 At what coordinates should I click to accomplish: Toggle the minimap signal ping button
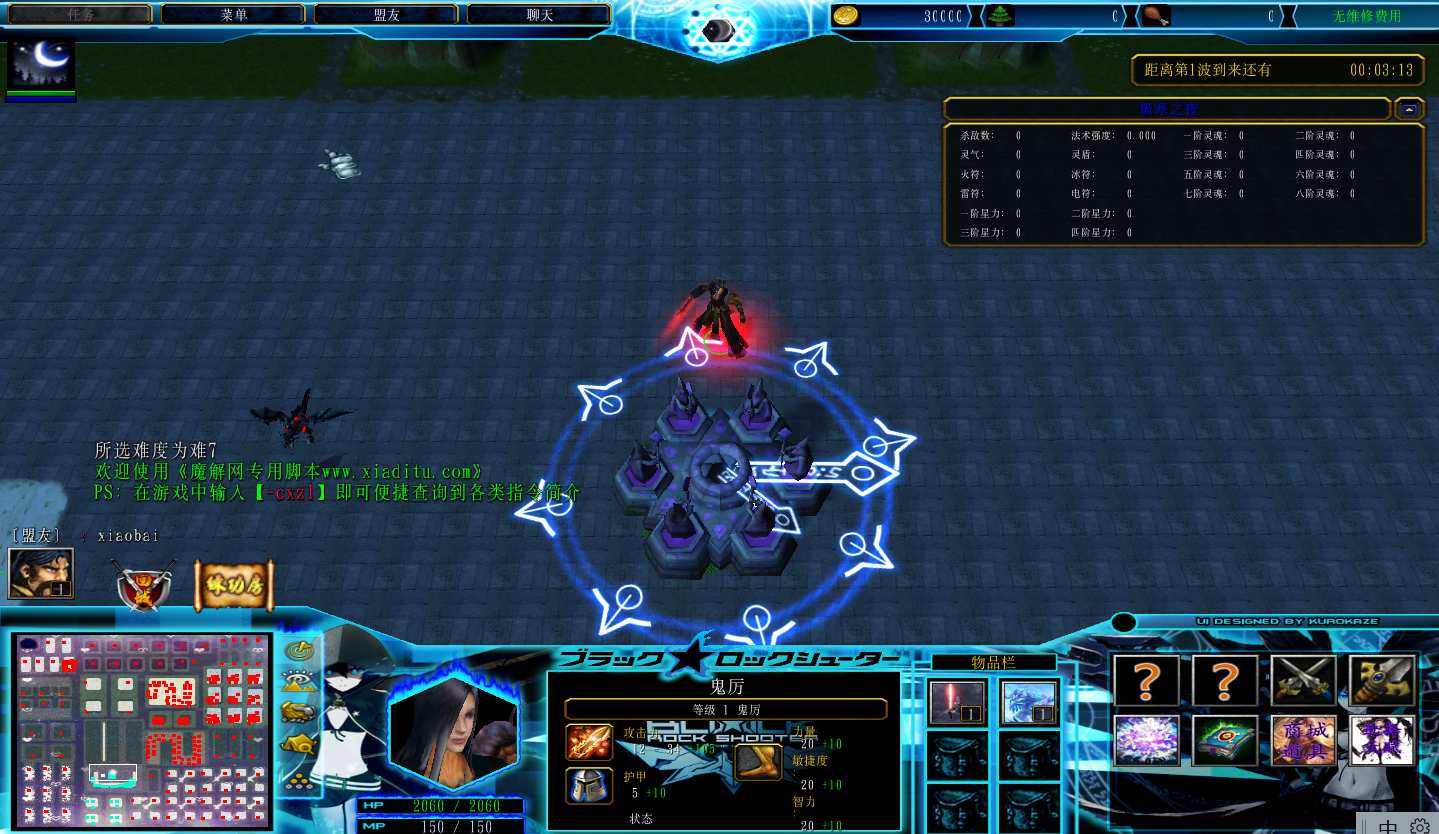click(298, 651)
